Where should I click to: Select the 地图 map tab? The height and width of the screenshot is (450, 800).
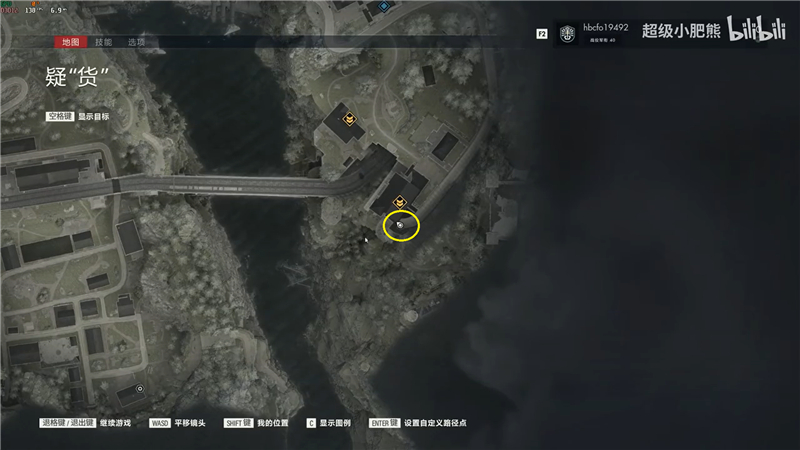pos(70,42)
